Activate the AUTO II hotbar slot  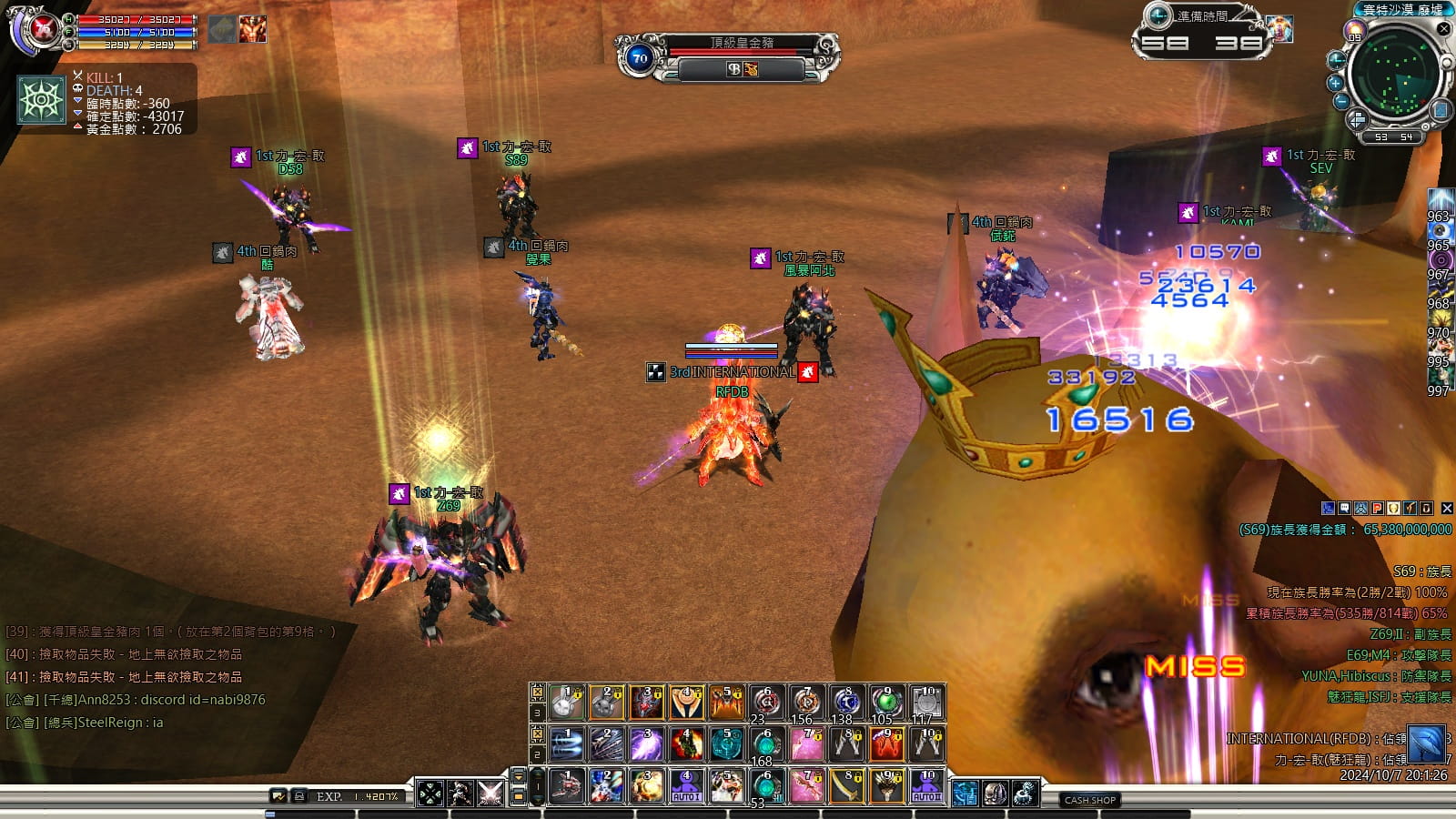926,786
